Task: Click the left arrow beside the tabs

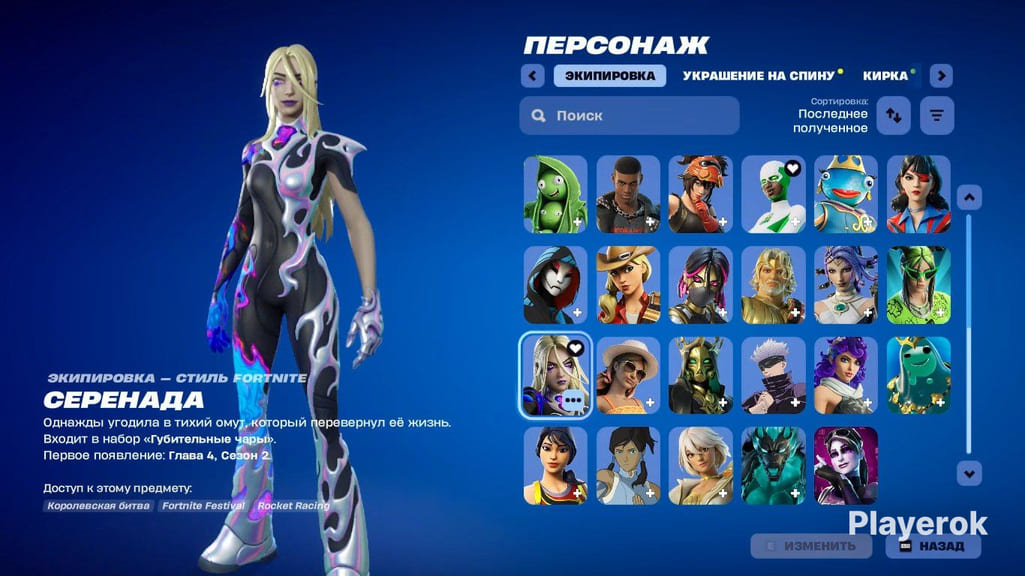Action: [x=533, y=76]
